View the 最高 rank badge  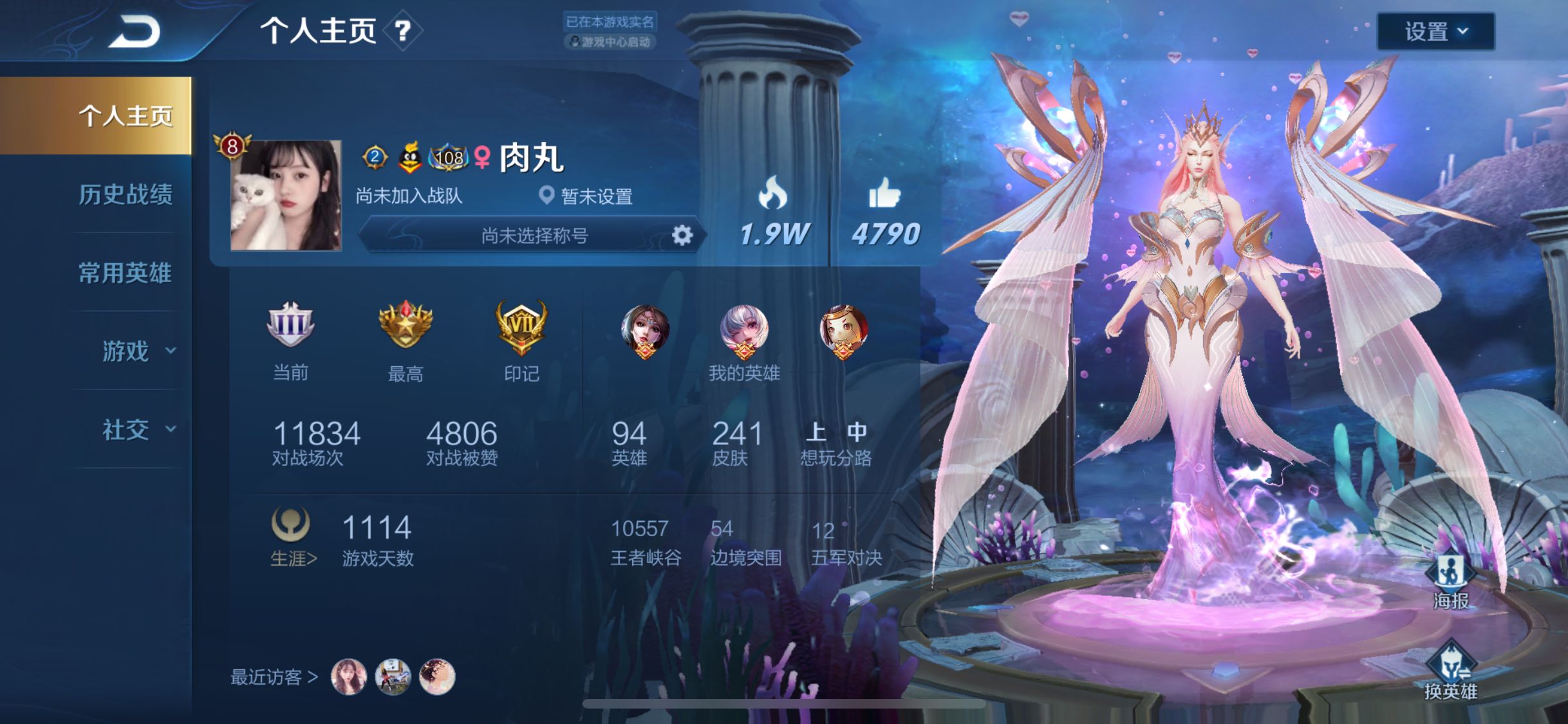tap(406, 326)
